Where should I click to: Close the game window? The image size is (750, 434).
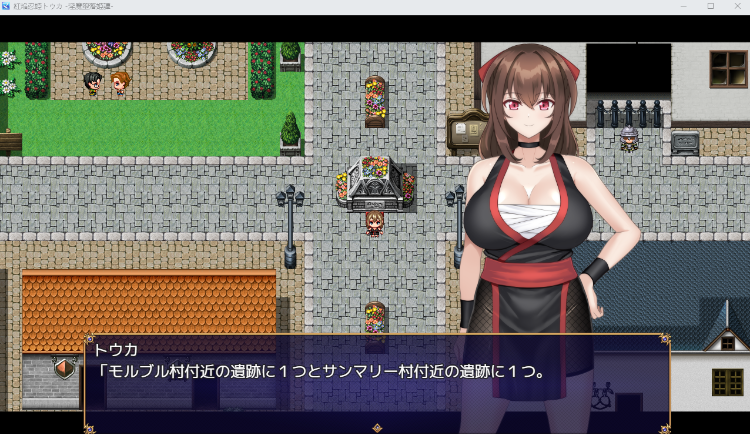(736, 6)
